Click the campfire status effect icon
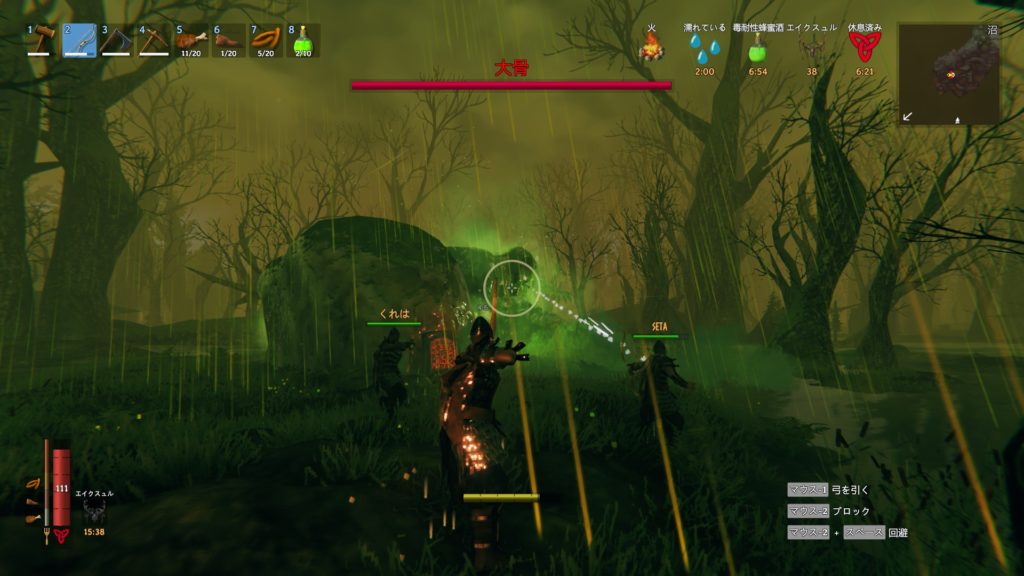The height and width of the screenshot is (576, 1024). tap(652, 46)
